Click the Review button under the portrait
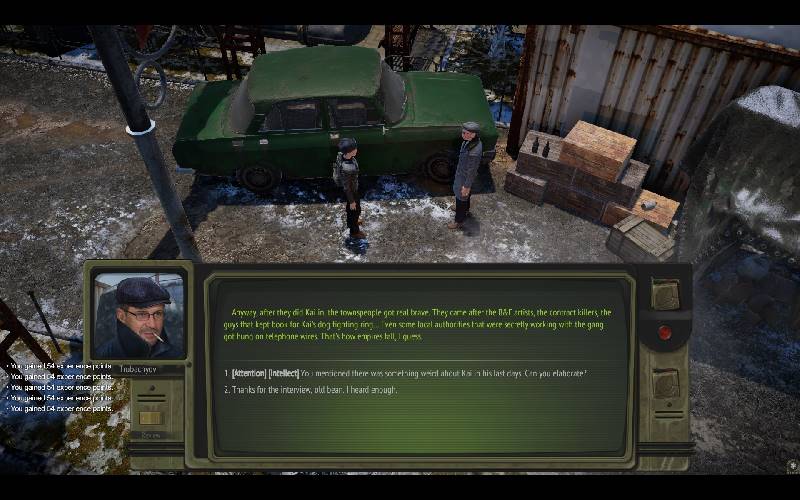Screen dimensions: 800x500 [x=151, y=419]
